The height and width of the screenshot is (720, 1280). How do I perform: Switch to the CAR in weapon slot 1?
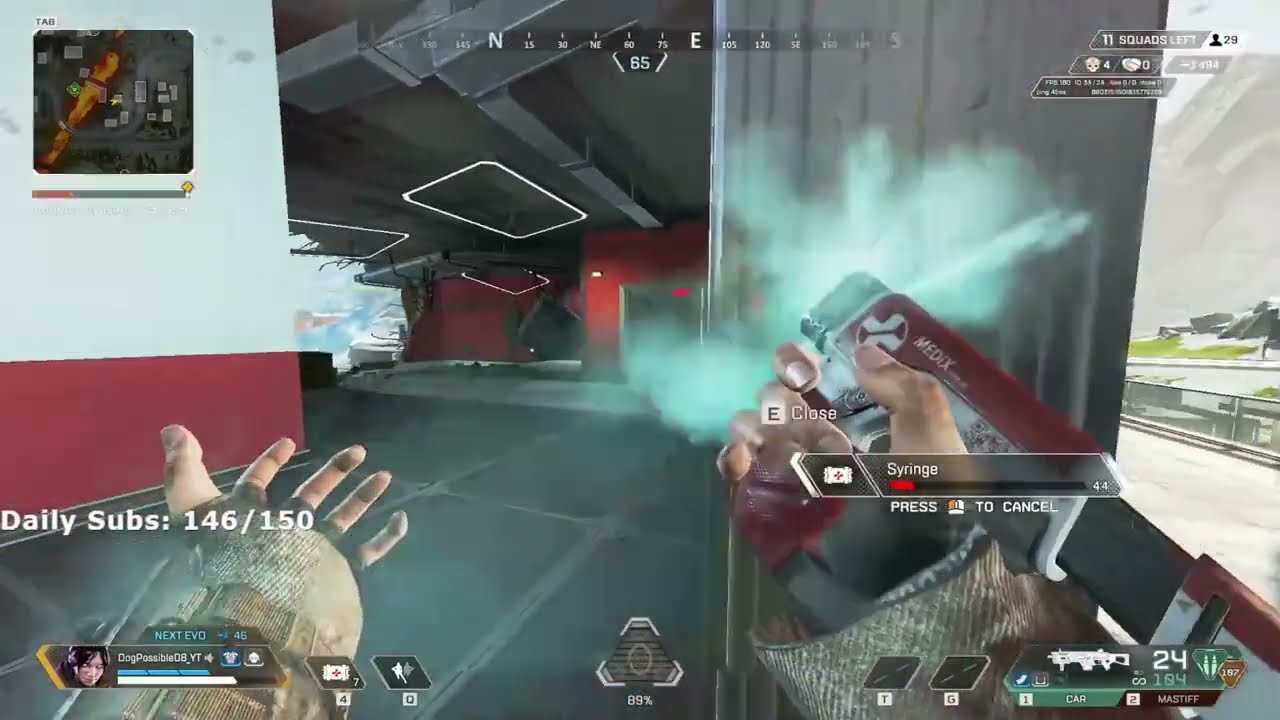1075,700
